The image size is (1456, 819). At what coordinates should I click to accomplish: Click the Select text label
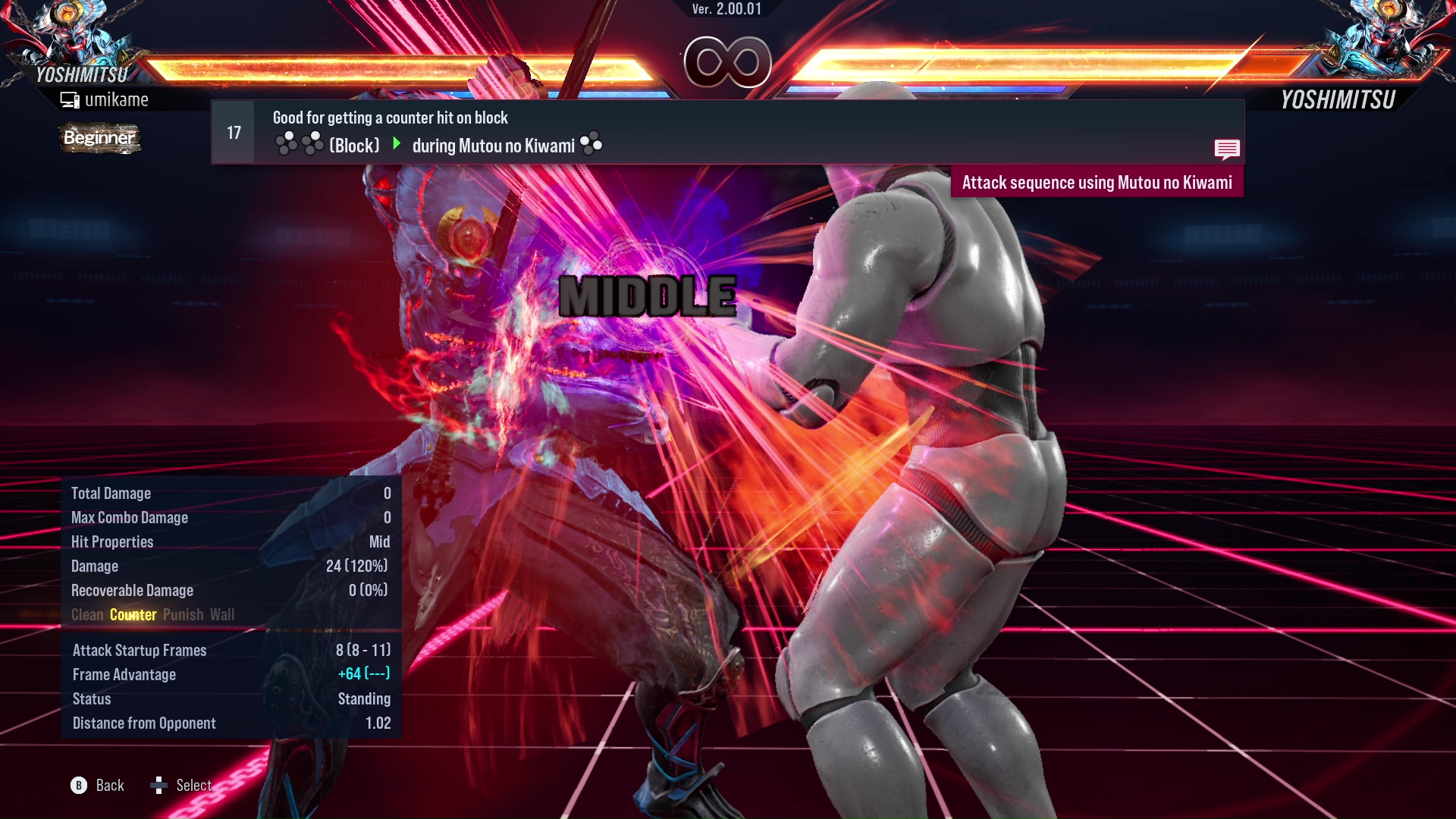tap(195, 786)
